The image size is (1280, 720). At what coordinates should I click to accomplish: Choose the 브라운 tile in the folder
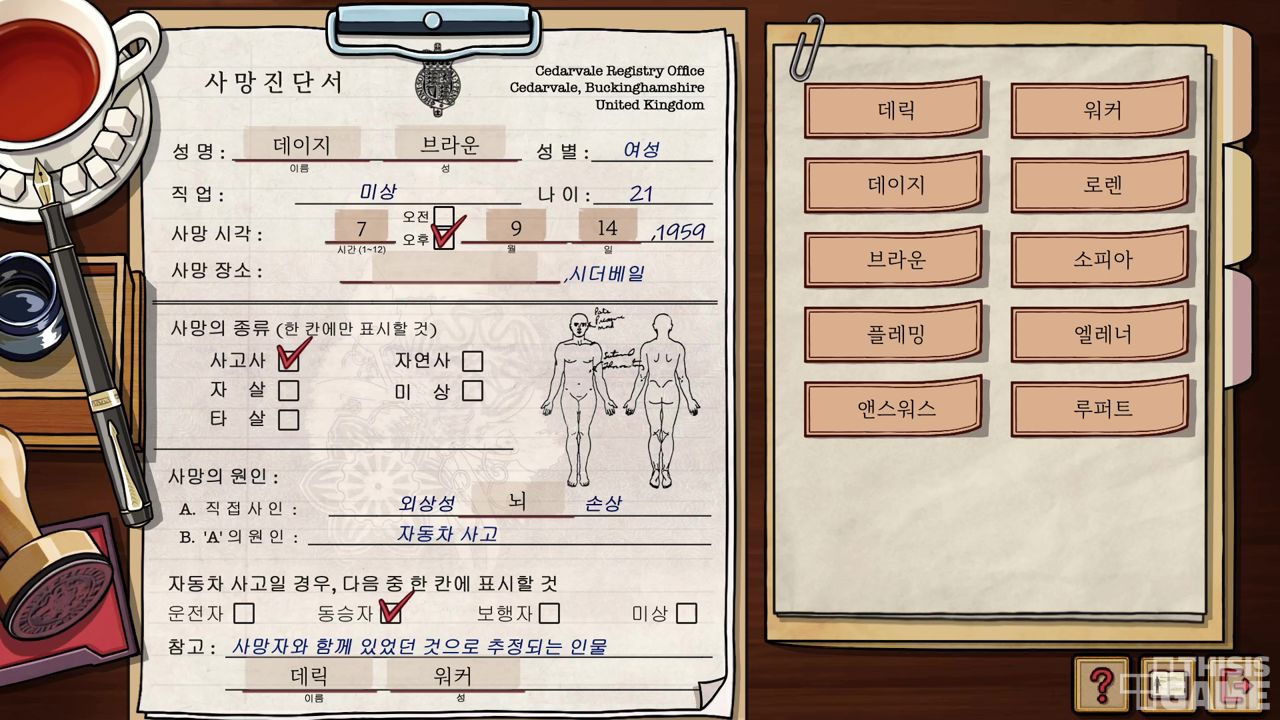(895, 259)
